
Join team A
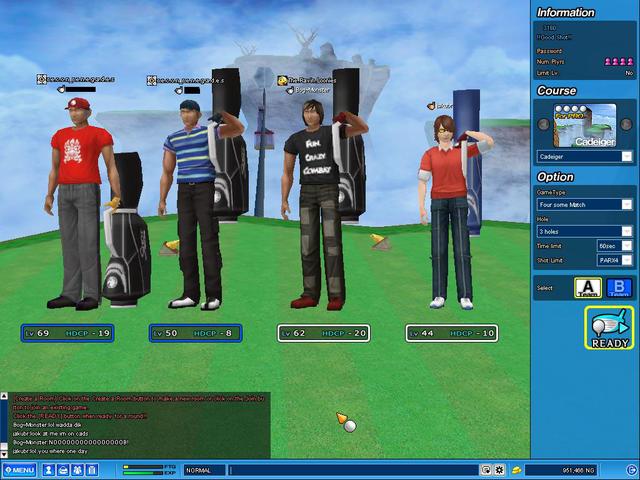tap(586, 288)
